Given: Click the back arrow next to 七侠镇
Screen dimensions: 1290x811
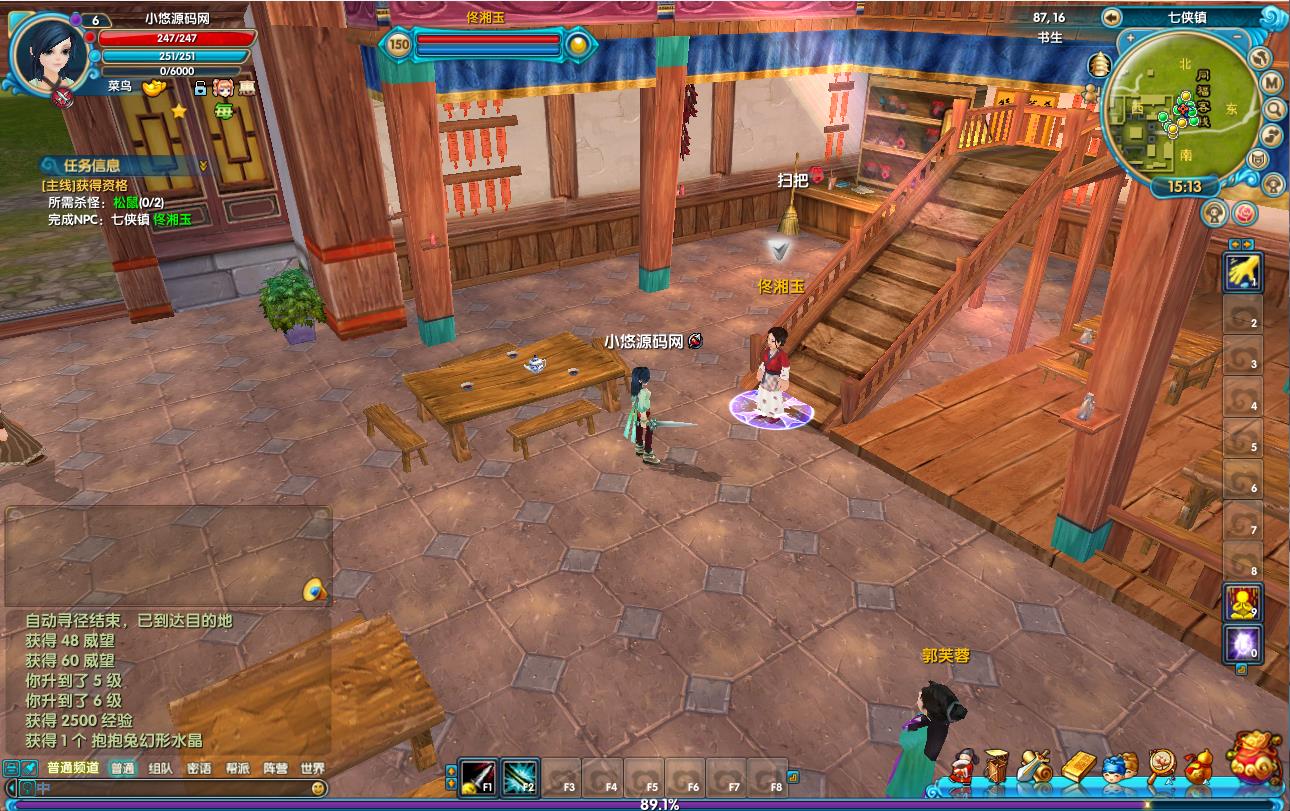Looking at the screenshot, I should 1111,17.
